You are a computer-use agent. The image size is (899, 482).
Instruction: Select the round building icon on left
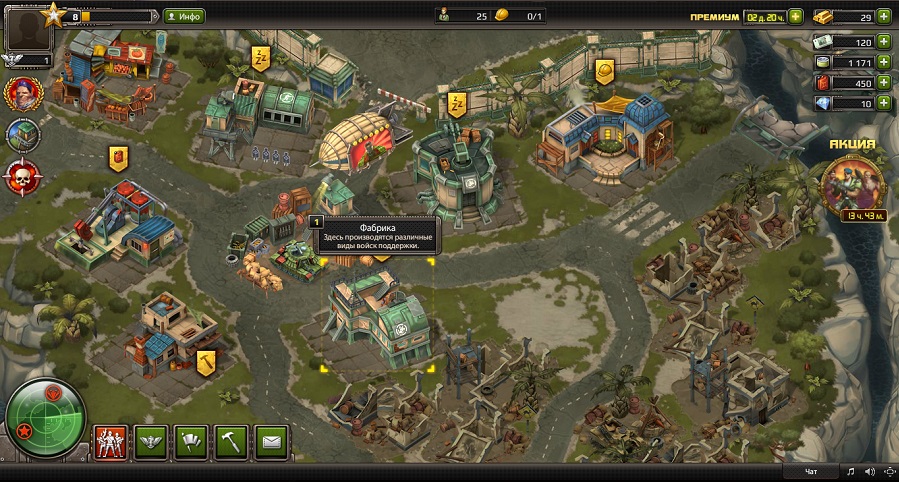pyautogui.click(x=21, y=135)
